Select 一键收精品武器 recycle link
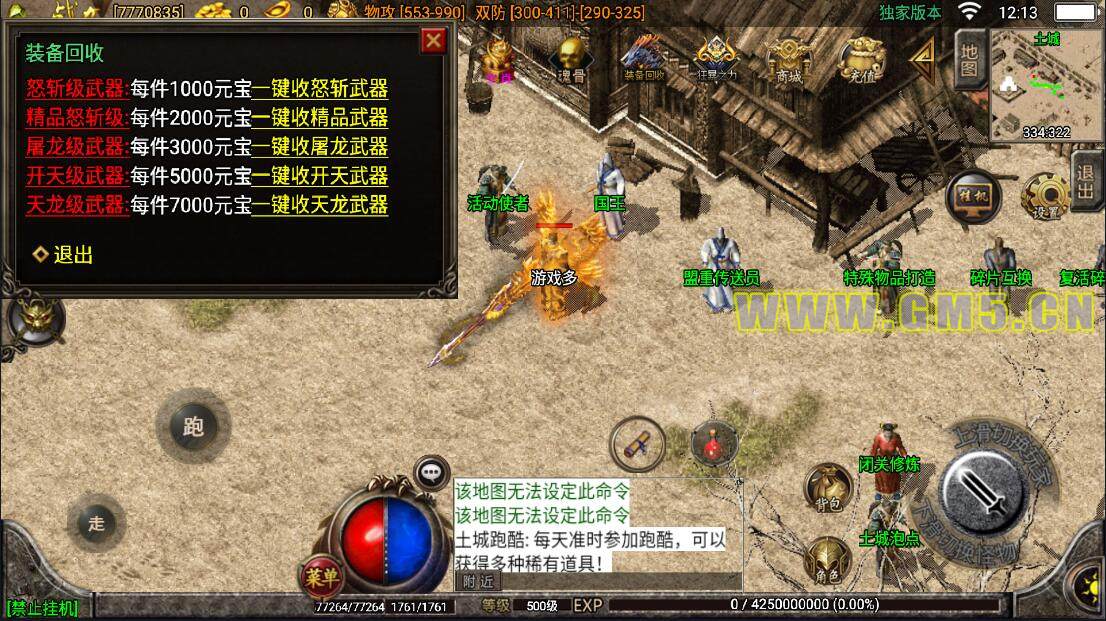 319,117
